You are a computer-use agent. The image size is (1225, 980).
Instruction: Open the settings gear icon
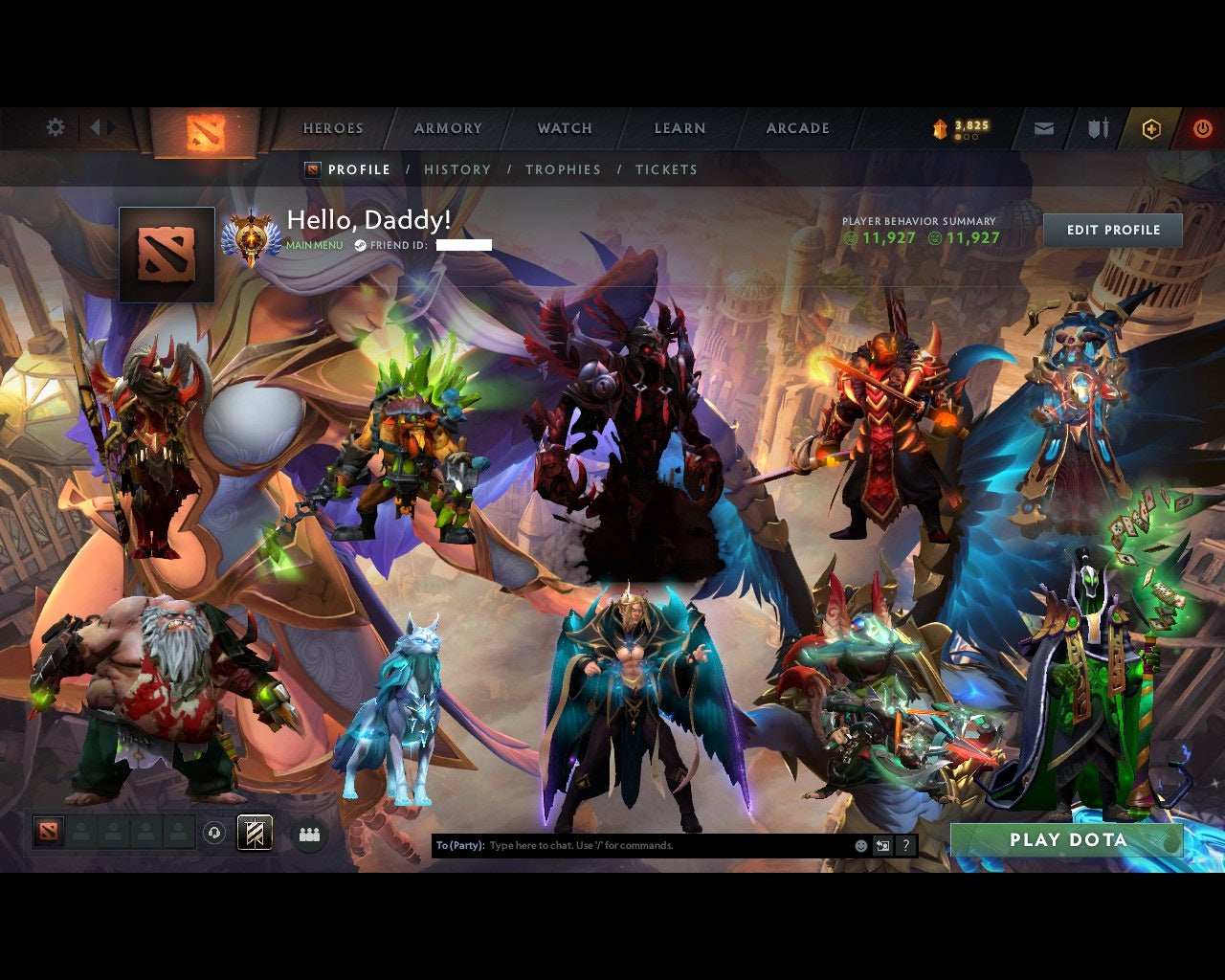coord(55,126)
